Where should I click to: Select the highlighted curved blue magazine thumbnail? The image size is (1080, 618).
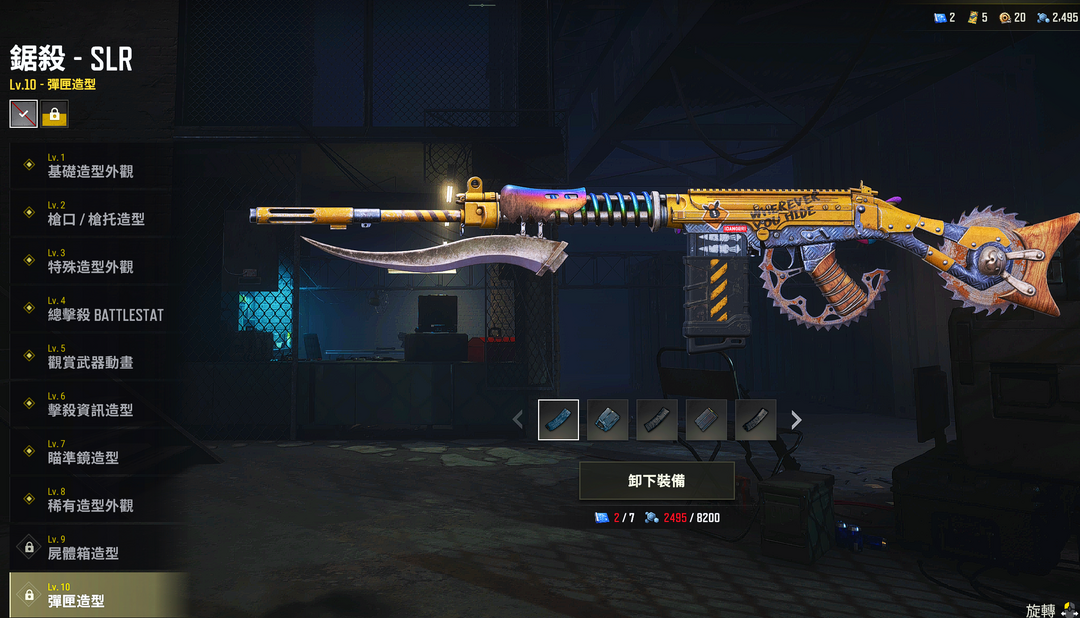pyautogui.click(x=558, y=420)
